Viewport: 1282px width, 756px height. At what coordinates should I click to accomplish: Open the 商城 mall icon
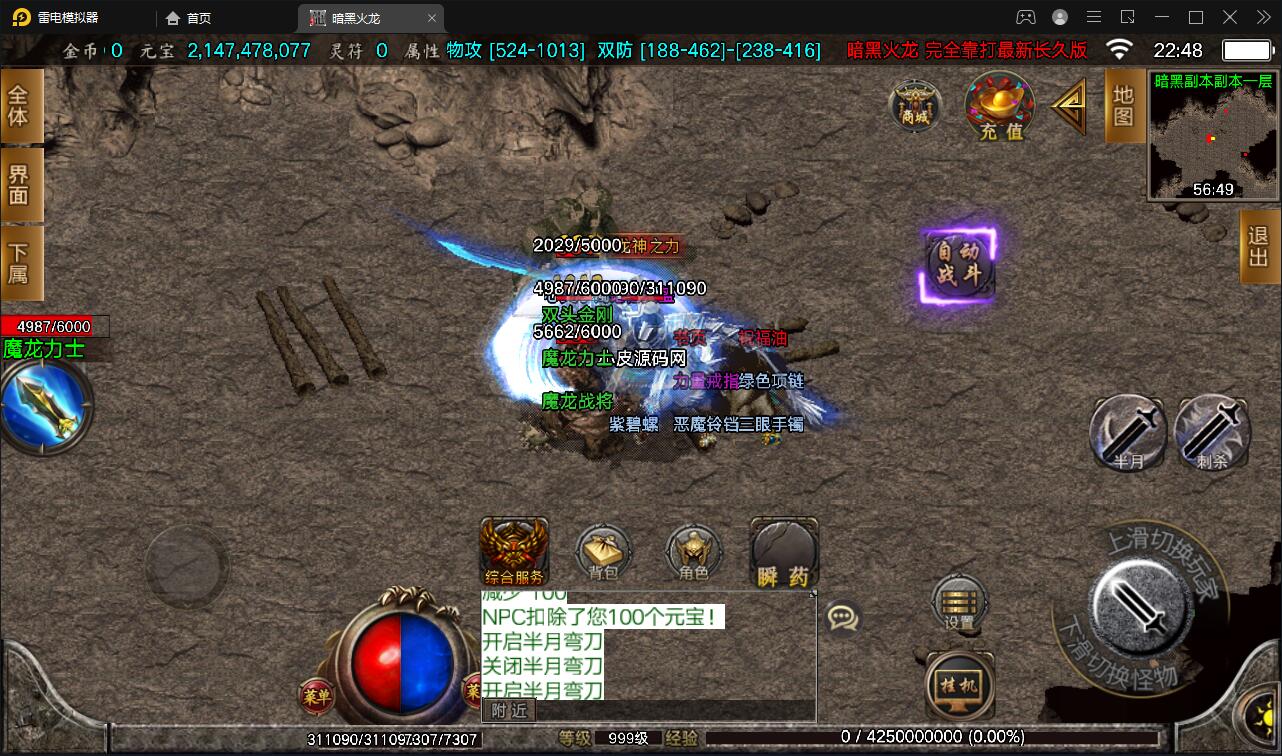click(x=915, y=108)
